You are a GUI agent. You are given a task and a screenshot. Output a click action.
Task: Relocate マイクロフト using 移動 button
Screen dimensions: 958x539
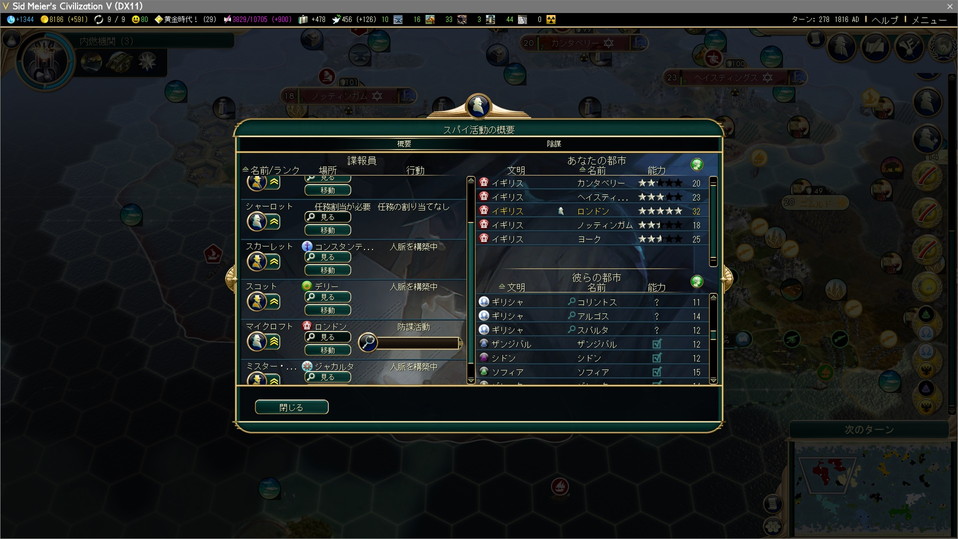pyautogui.click(x=328, y=350)
